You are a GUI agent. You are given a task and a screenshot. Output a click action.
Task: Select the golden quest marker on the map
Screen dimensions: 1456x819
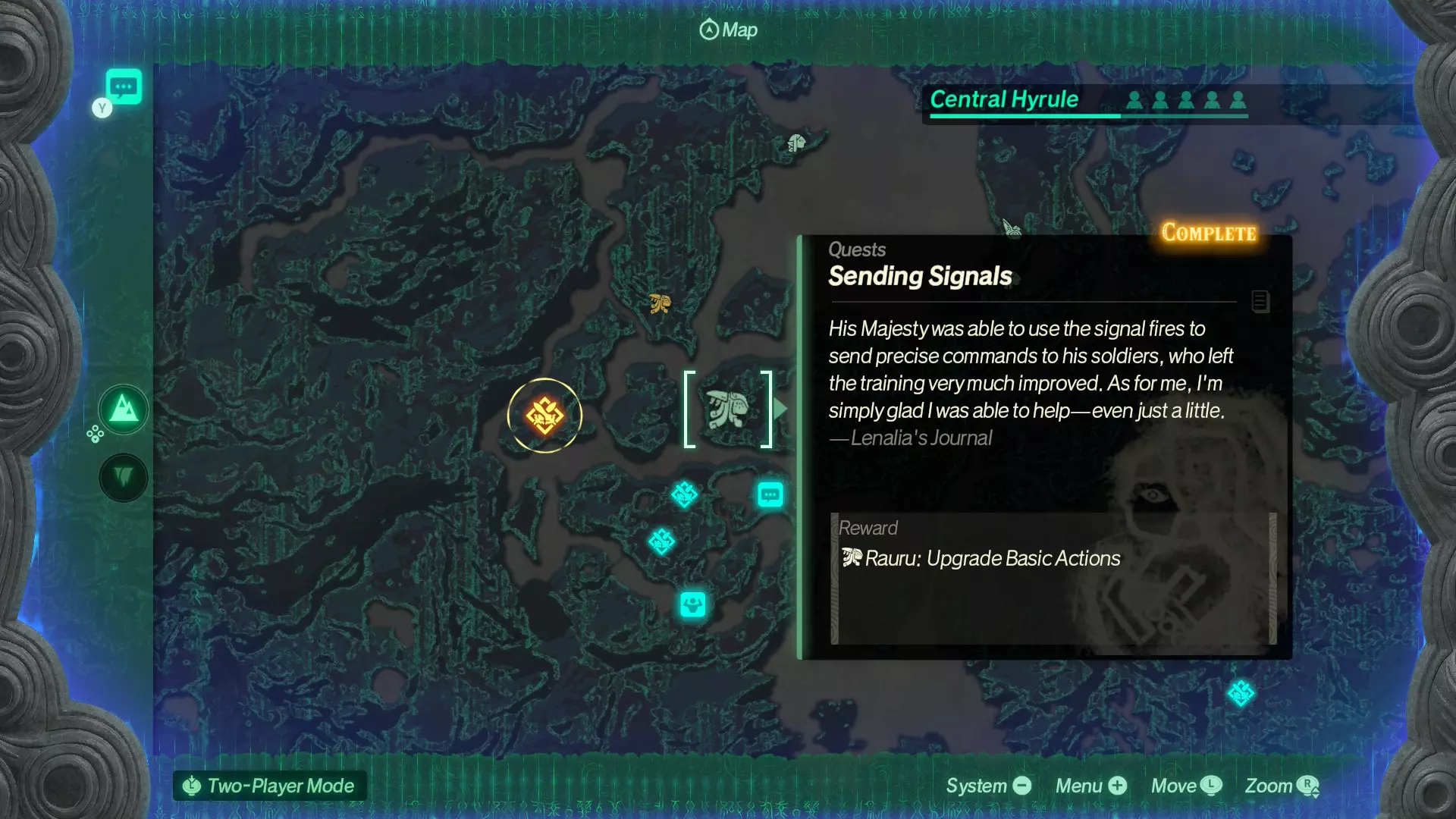tap(660, 304)
